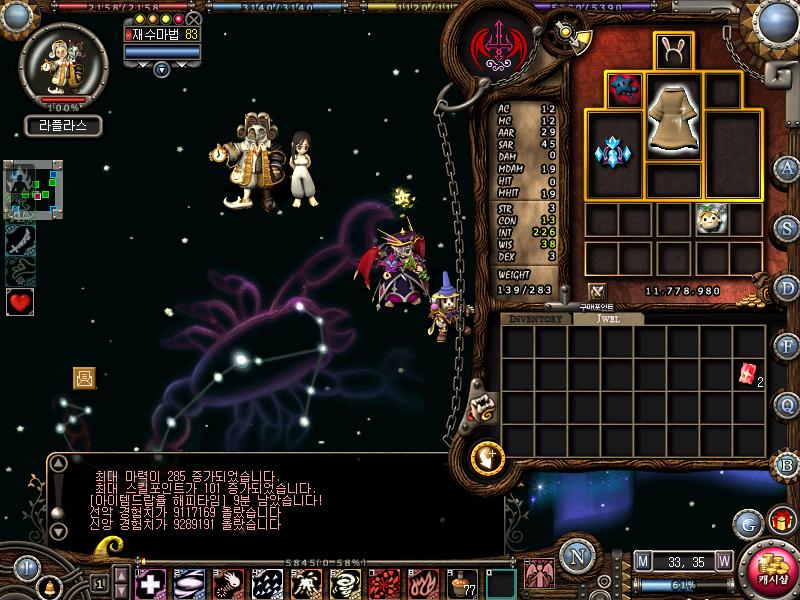
Task: Select the red card item in inventory
Action: click(747, 374)
